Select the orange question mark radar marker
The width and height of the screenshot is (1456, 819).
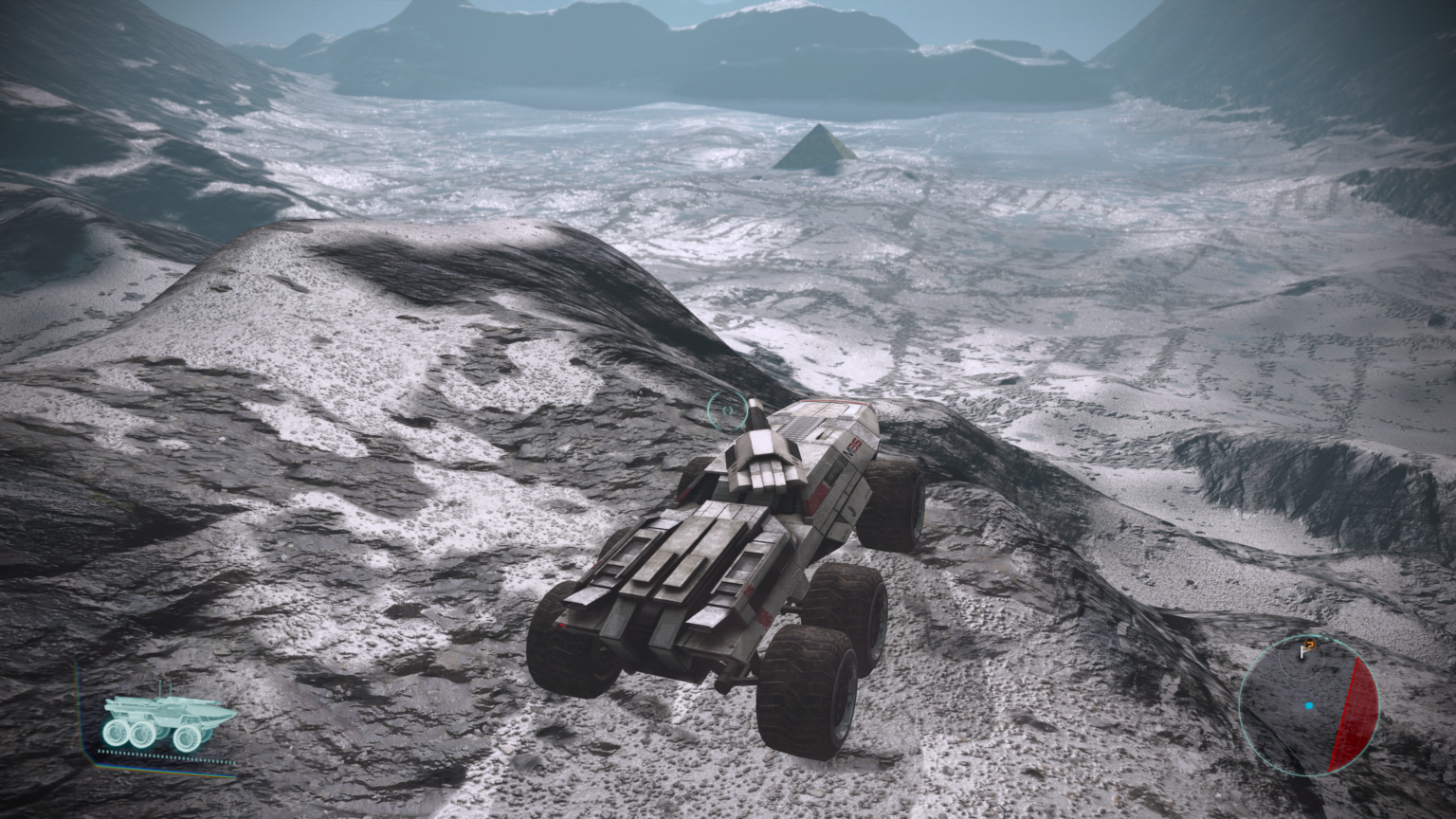pos(1305,649)
